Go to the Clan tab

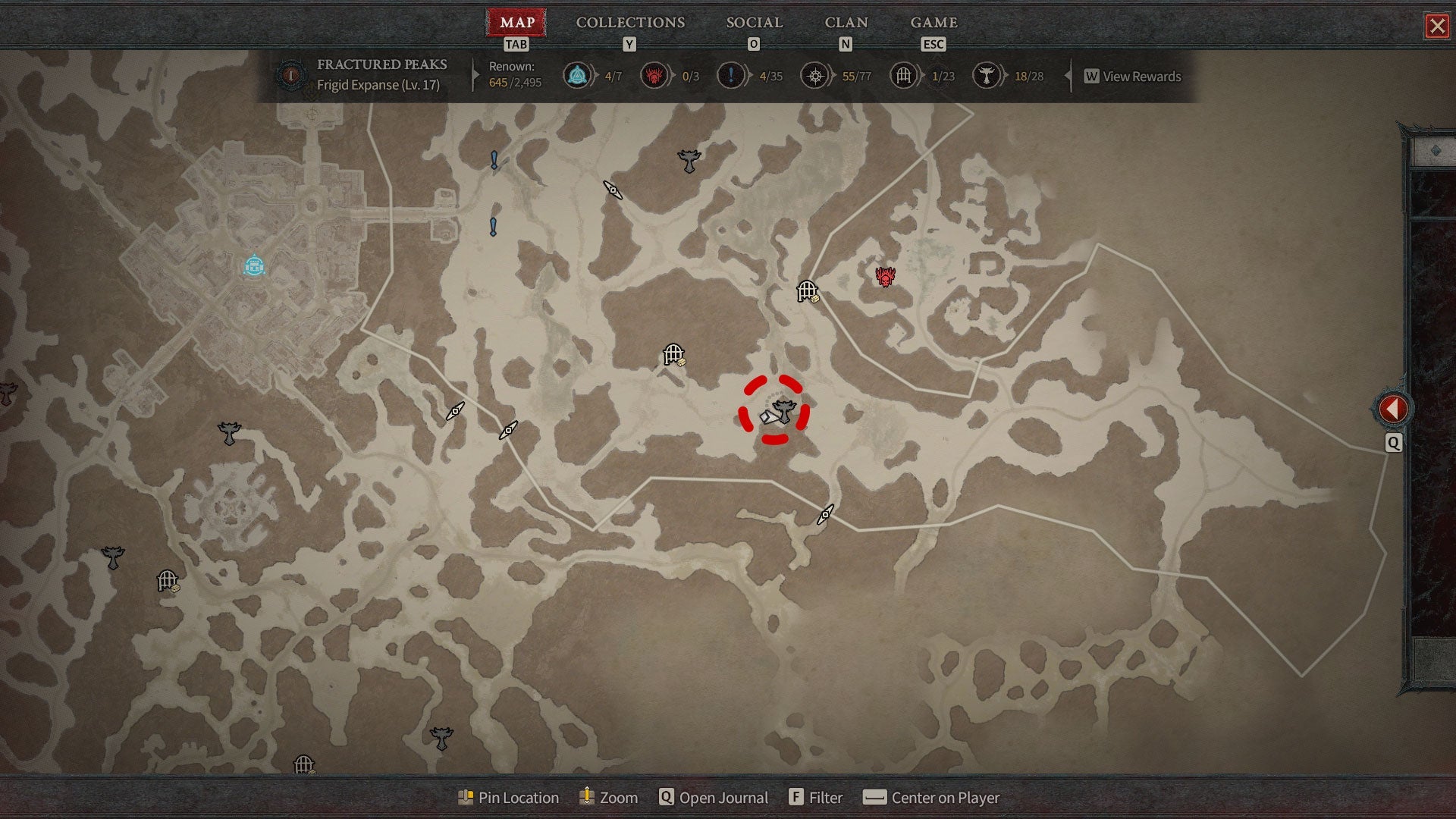(846, 23)
